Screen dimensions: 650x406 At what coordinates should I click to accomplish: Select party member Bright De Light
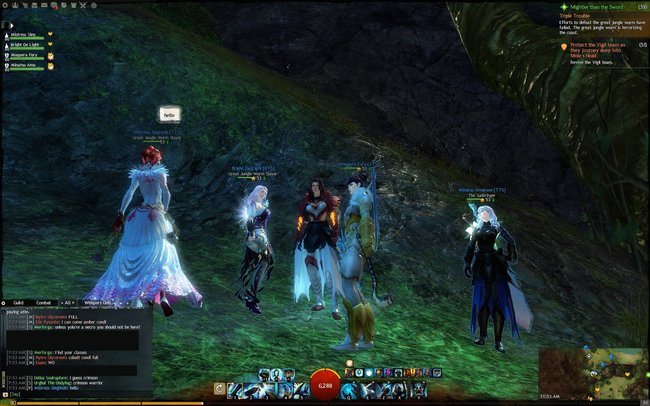coord(23,44)
